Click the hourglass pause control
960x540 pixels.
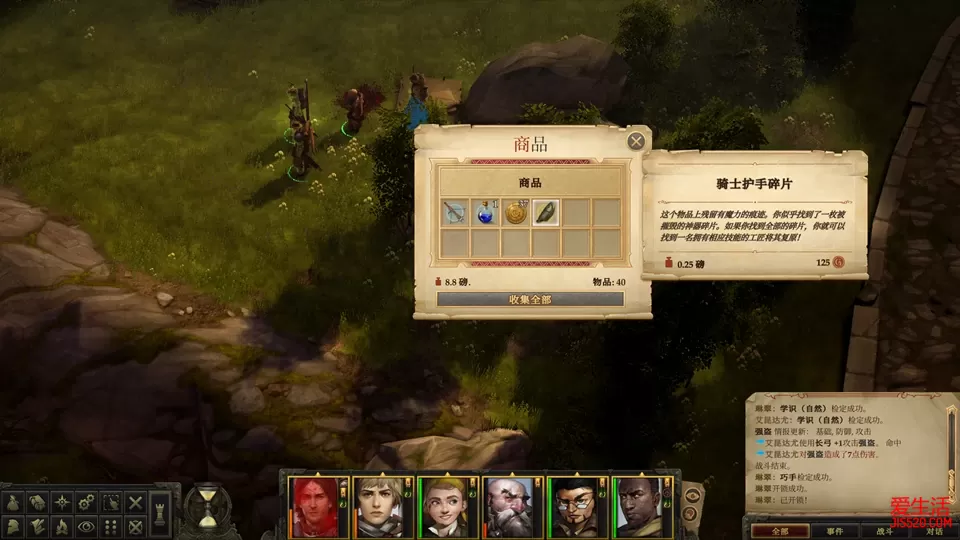pos(207,507)
